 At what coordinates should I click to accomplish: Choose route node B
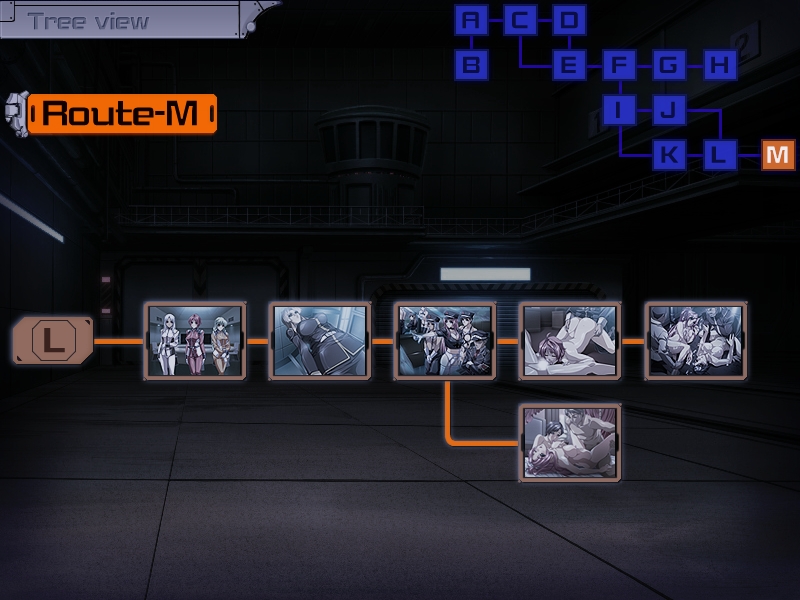(x=471, y=66)
